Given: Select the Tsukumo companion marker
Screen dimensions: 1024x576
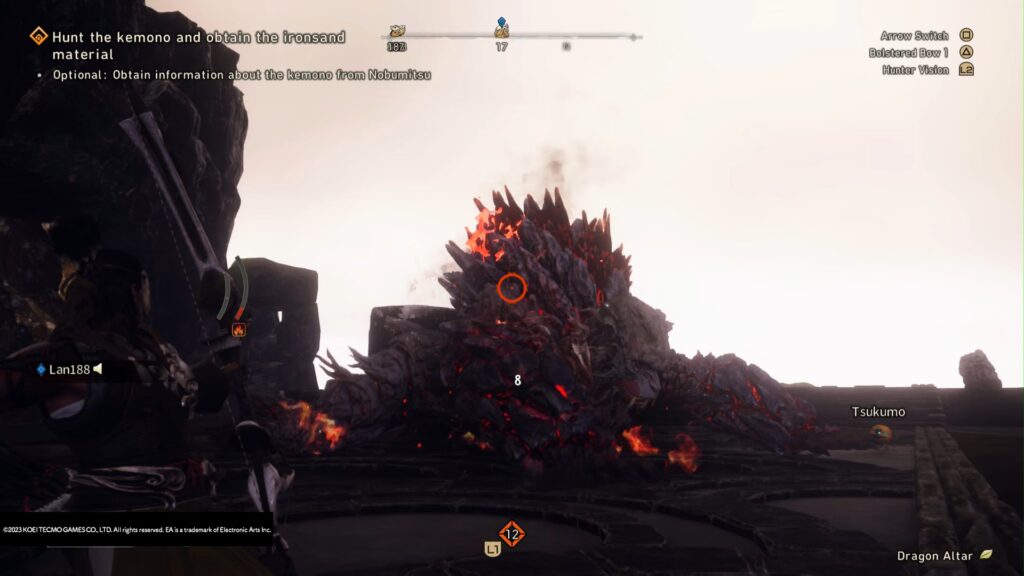Looking at the screenshot, I should [x=880, y=432].
